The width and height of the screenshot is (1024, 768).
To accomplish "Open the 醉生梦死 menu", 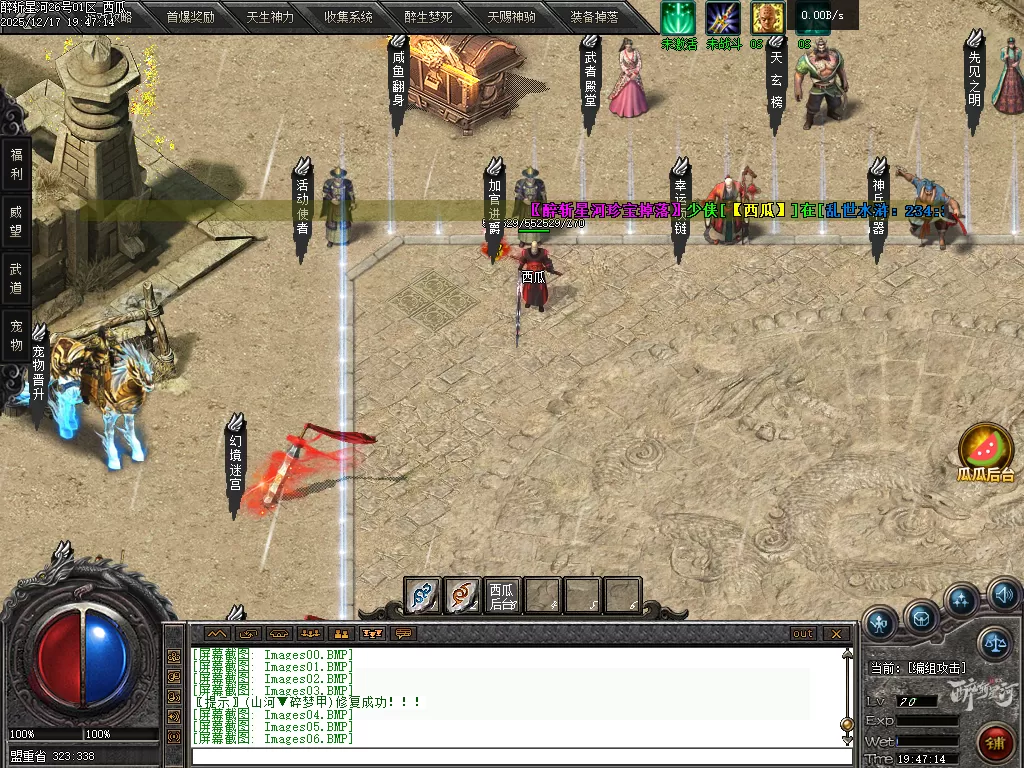I will click(x=428, y=17).
